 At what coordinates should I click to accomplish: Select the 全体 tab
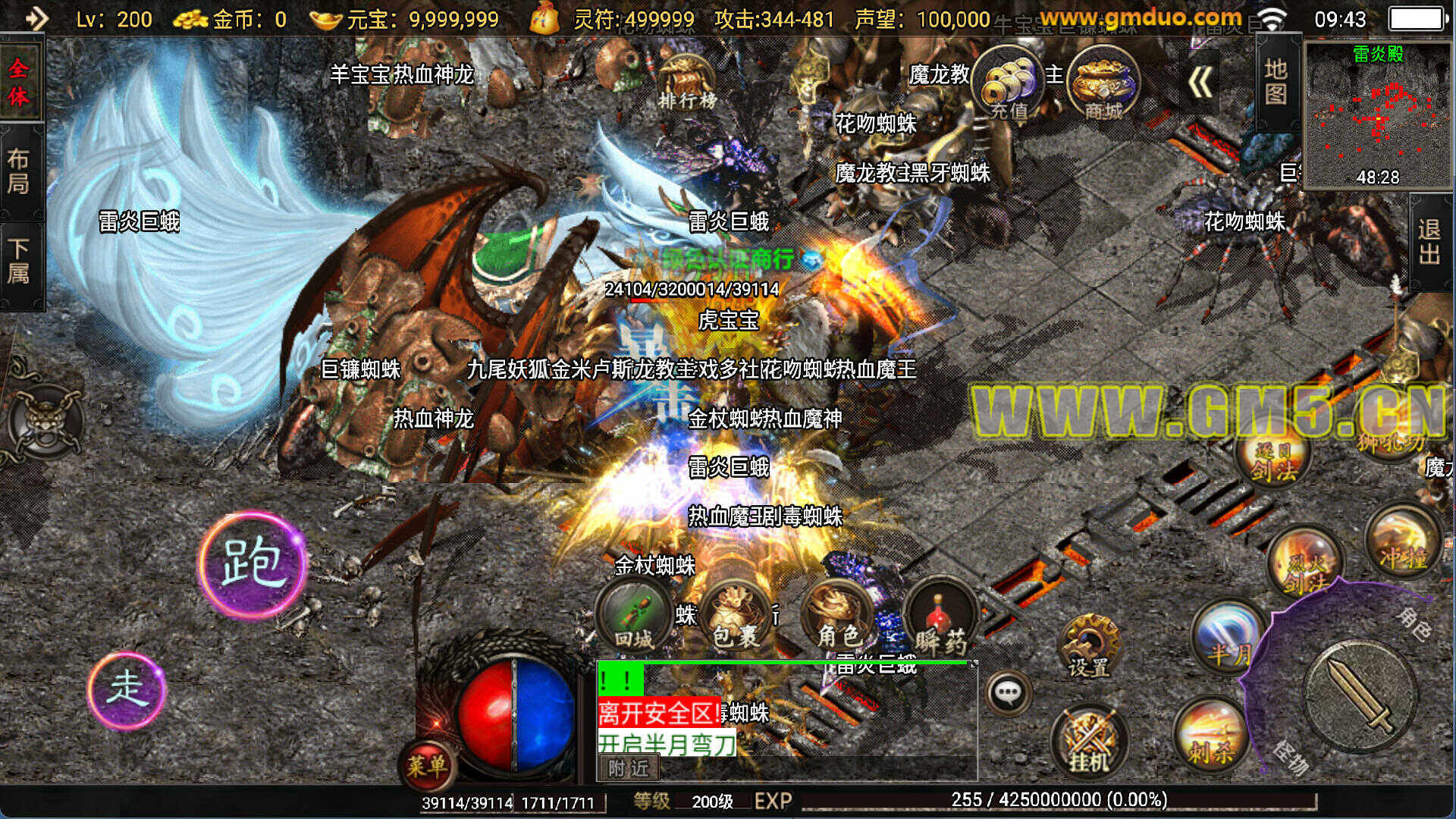click(x=19, y=82)
